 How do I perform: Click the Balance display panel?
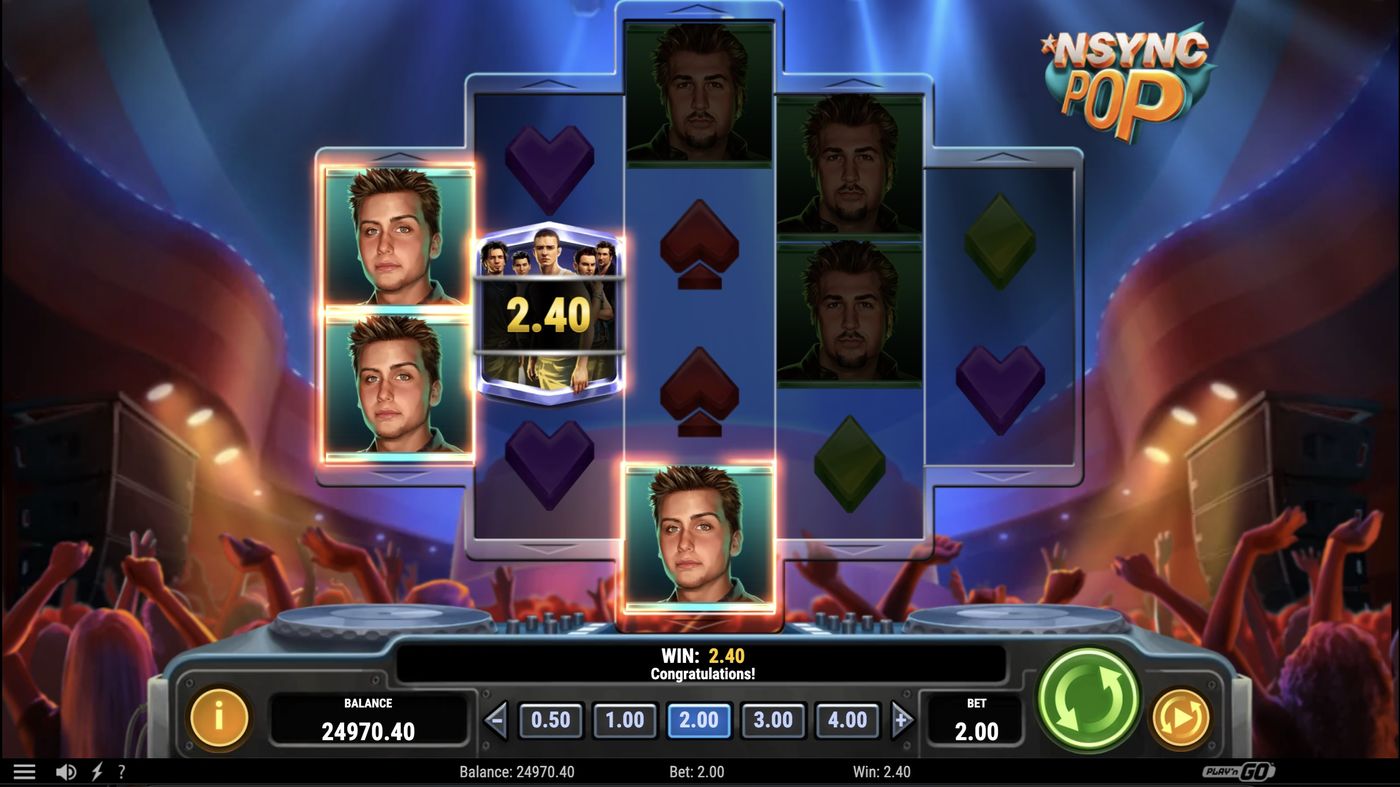370,717
